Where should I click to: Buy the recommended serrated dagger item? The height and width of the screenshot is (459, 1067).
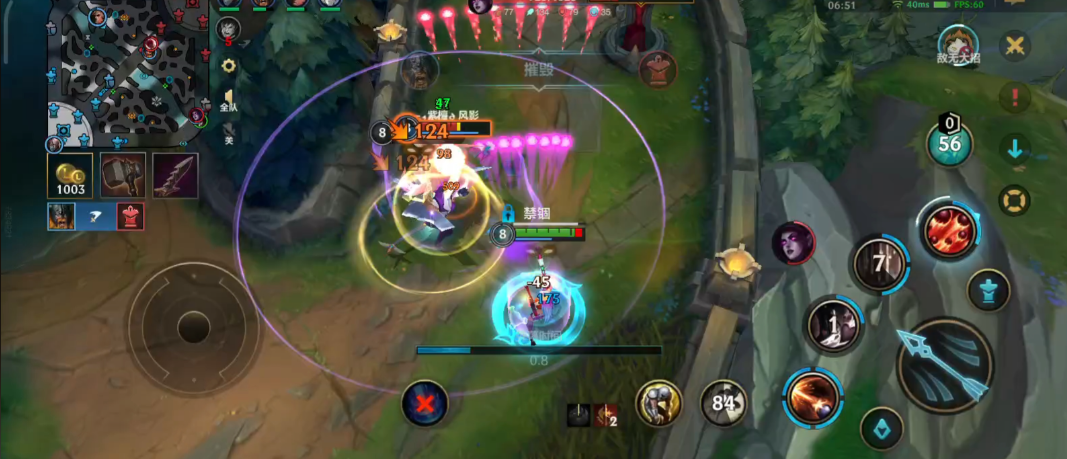(175, 176)
